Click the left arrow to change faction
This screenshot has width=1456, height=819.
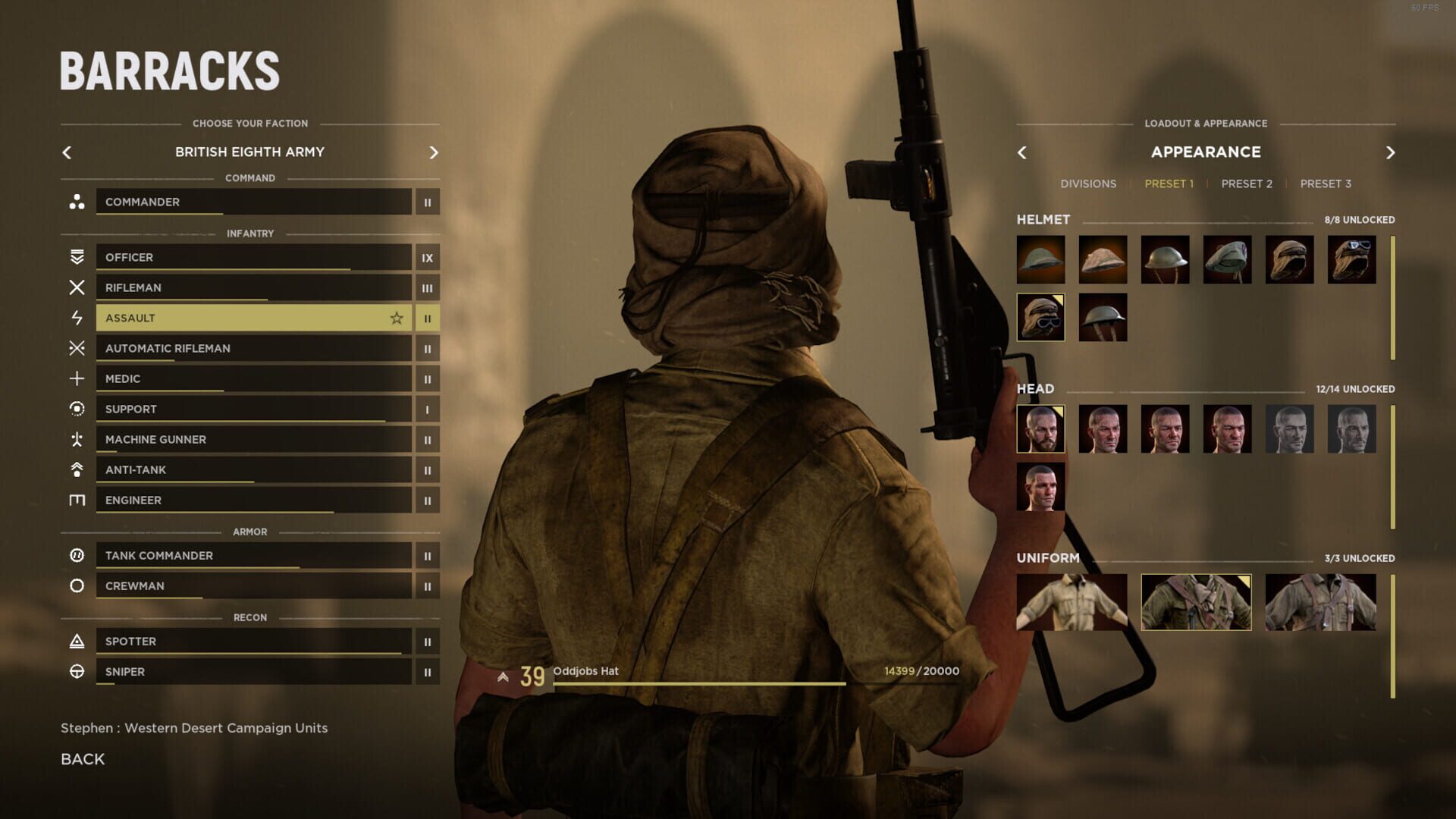[67, 152]
